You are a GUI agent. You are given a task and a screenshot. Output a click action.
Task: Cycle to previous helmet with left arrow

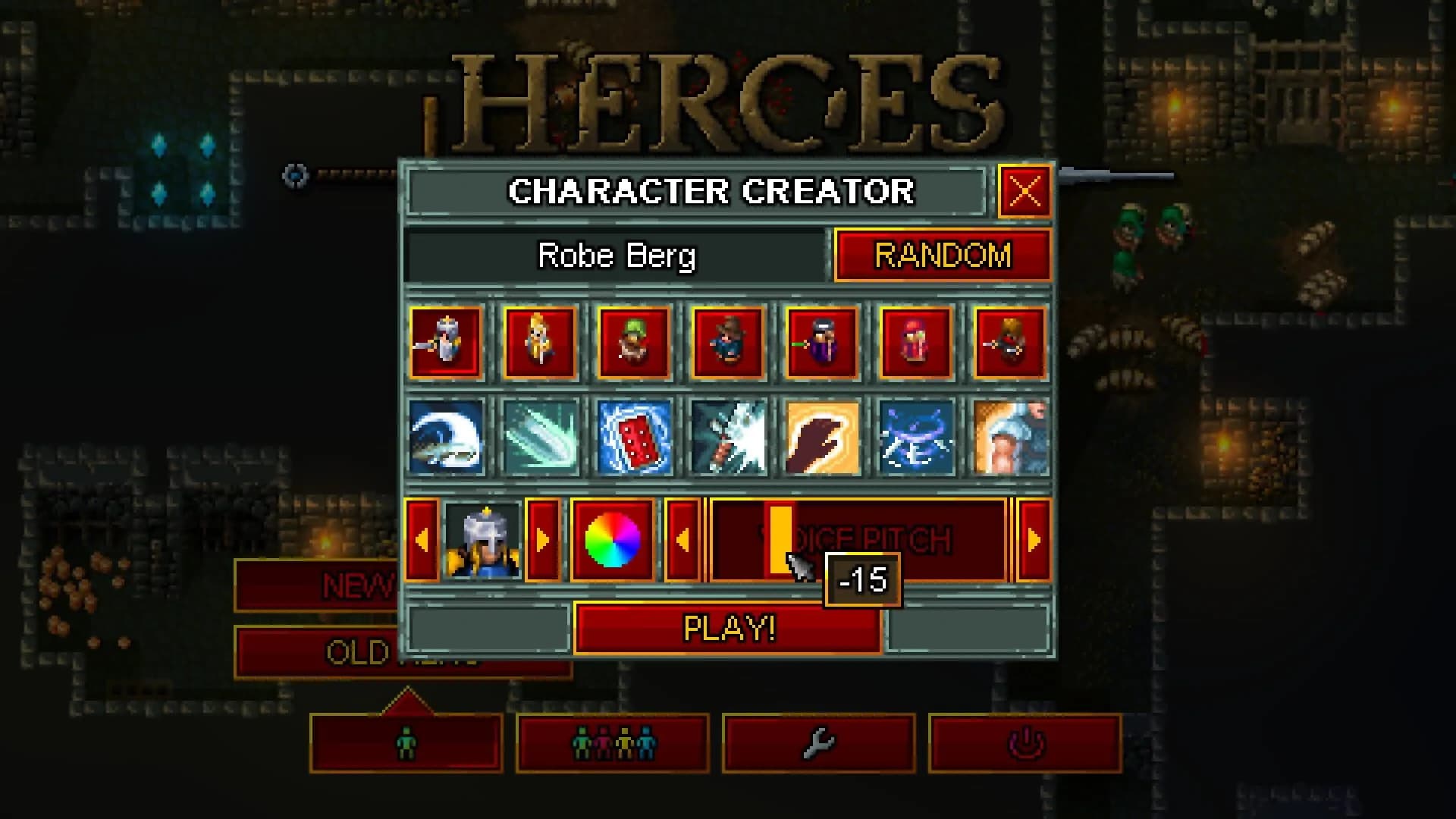coord(423,539)
